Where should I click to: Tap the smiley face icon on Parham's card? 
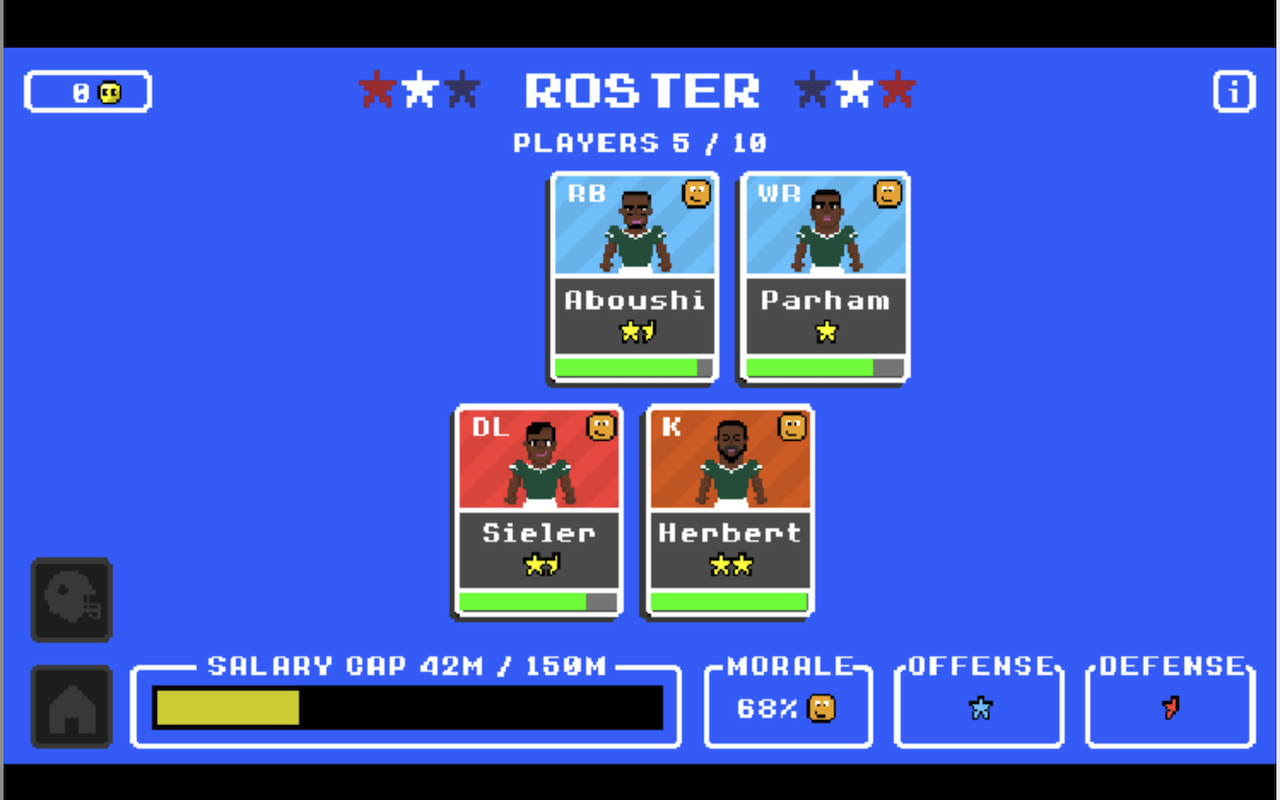884,193
